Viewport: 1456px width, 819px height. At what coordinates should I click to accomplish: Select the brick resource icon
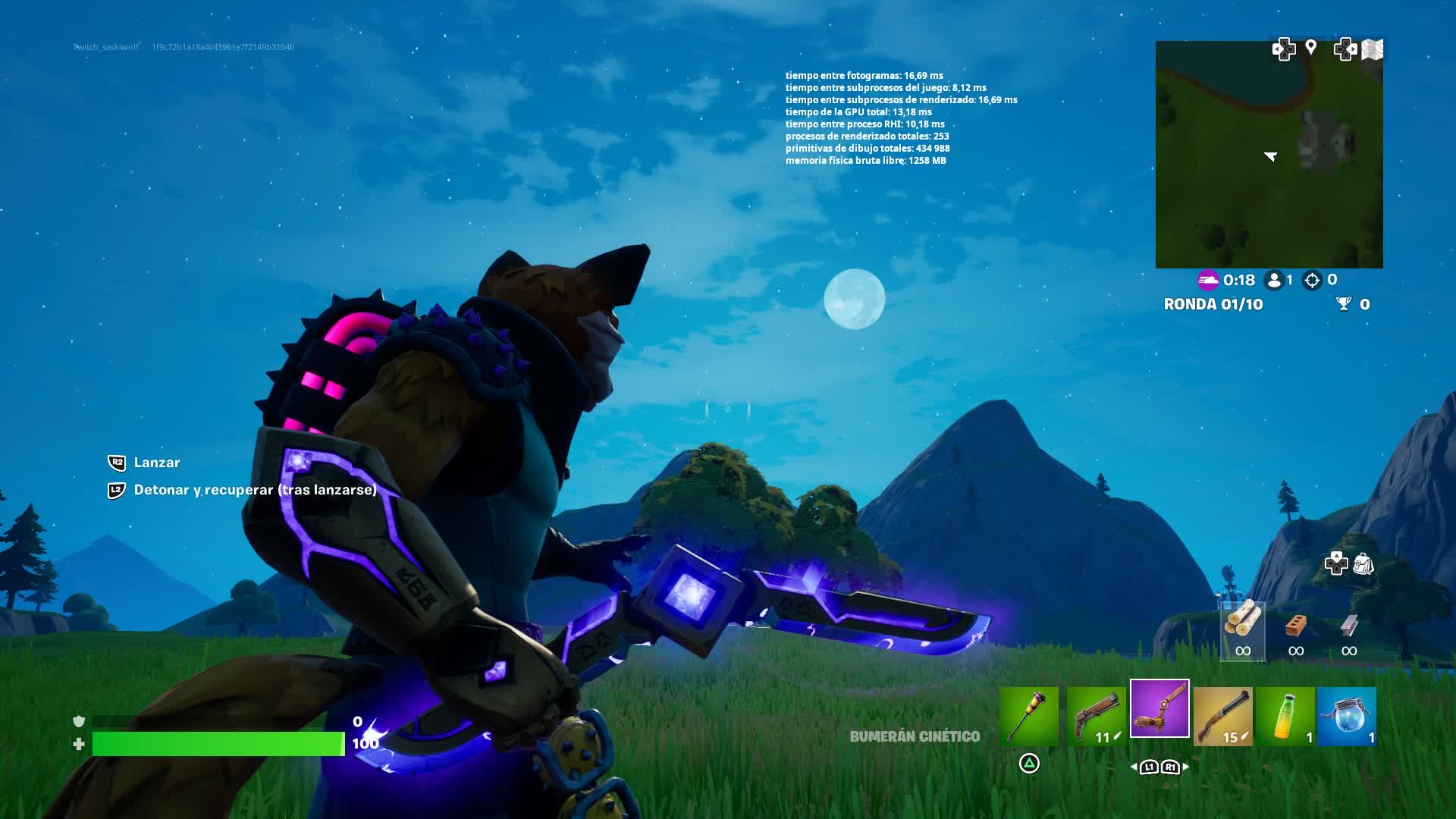click(1297, 626)
